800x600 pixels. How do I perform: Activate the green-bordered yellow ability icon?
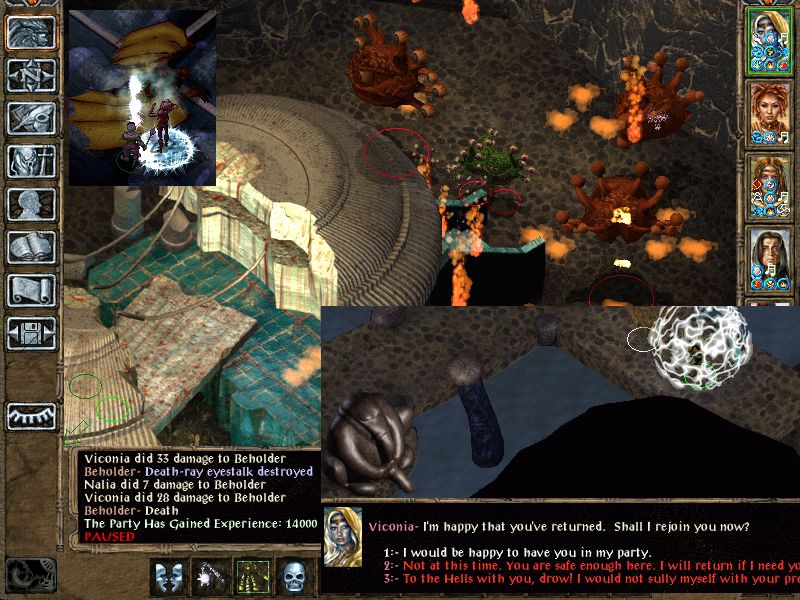(251, 577)
